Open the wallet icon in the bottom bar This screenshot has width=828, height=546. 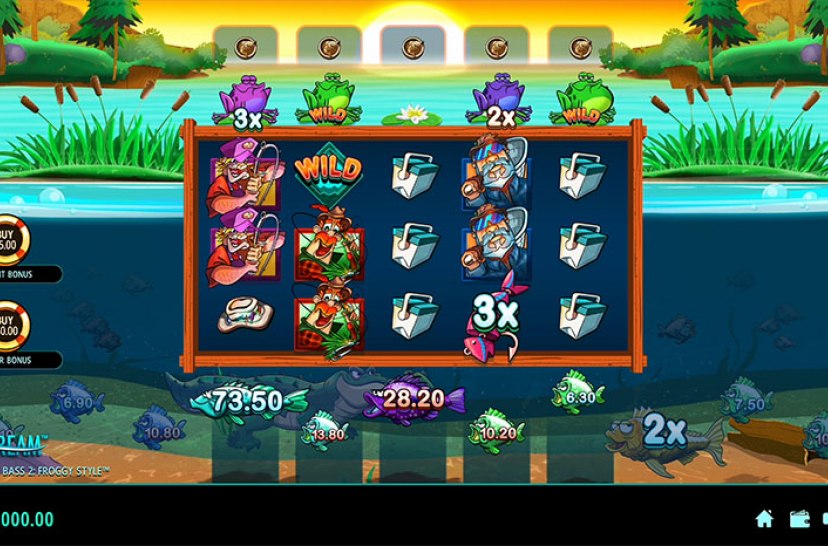click(800, 518)
